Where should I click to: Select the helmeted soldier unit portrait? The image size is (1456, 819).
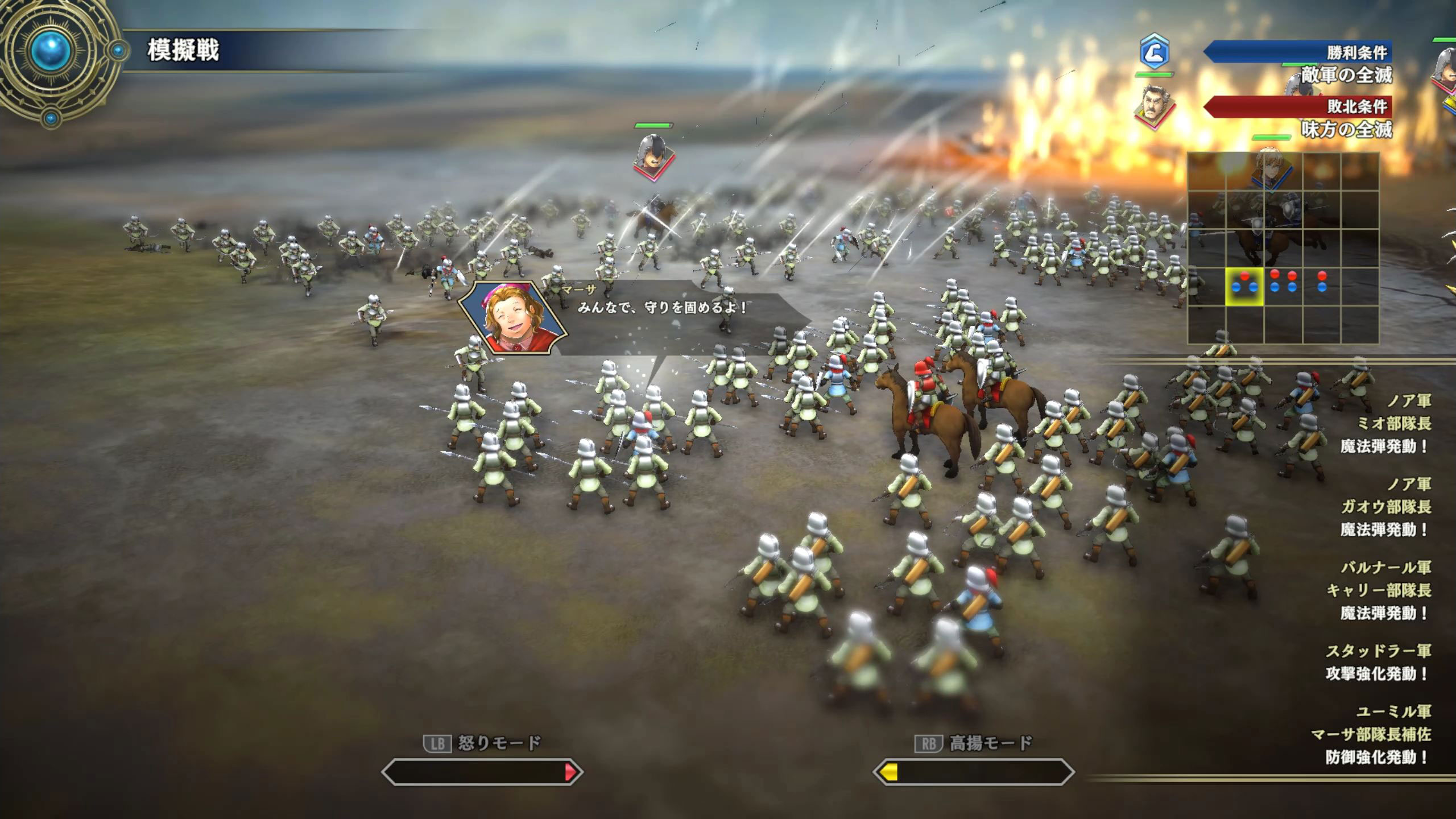pyautogui.click(x=653, y=154)
